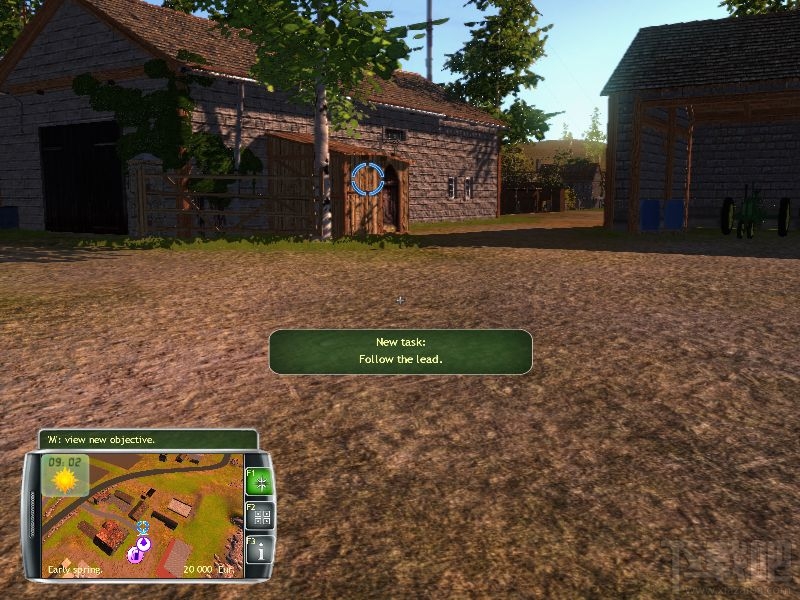This screenshot has width=800, height=600.
Task: Click the 'view new objective' notification bar
Action: pyautogui.click(x=148, y=439)
